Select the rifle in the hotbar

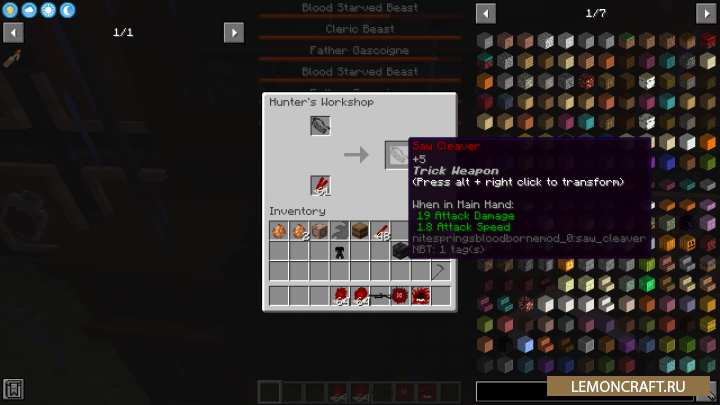(x=380, y=296)
